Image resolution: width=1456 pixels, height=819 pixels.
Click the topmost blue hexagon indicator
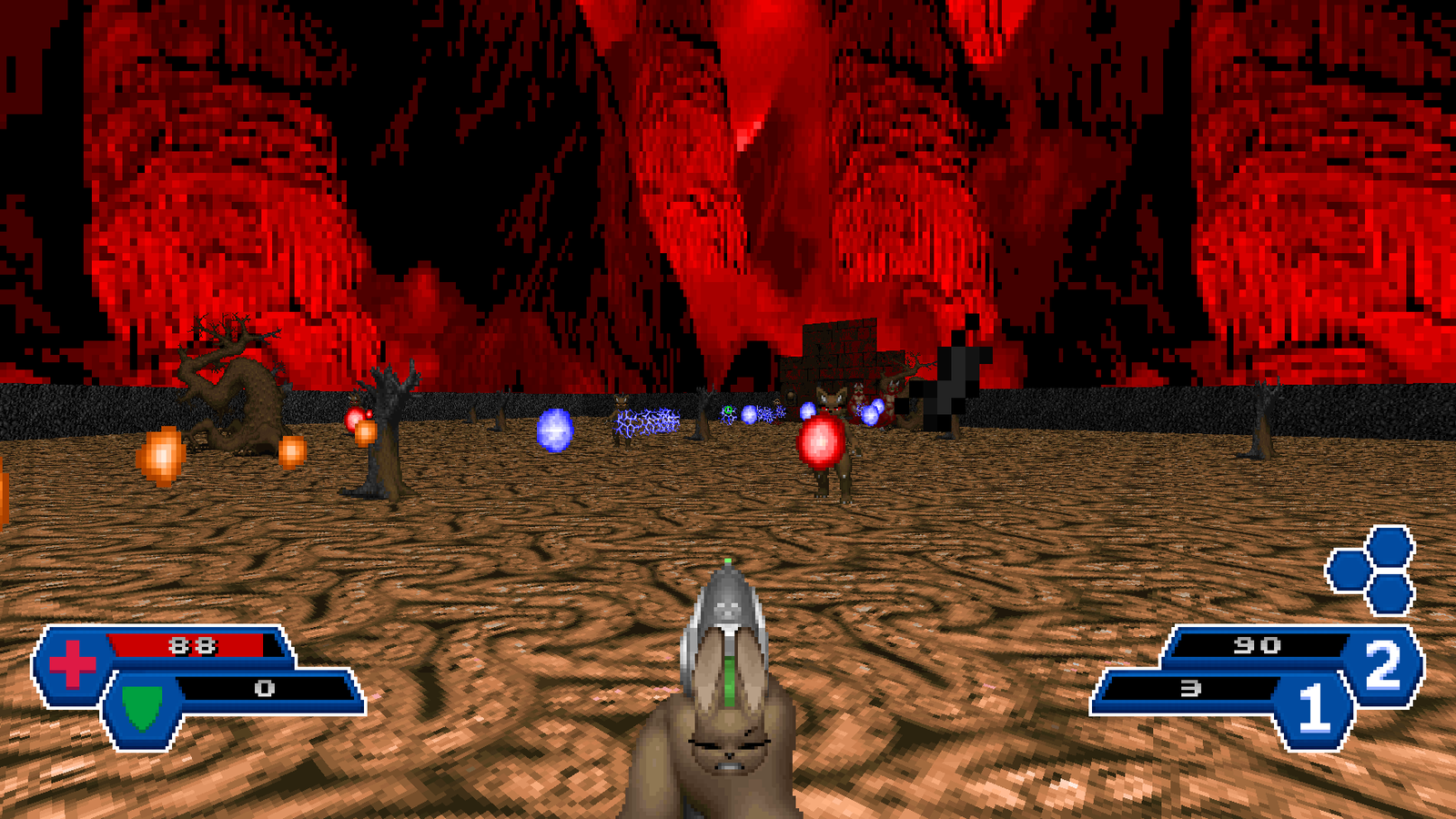[x=1390, y=546]
